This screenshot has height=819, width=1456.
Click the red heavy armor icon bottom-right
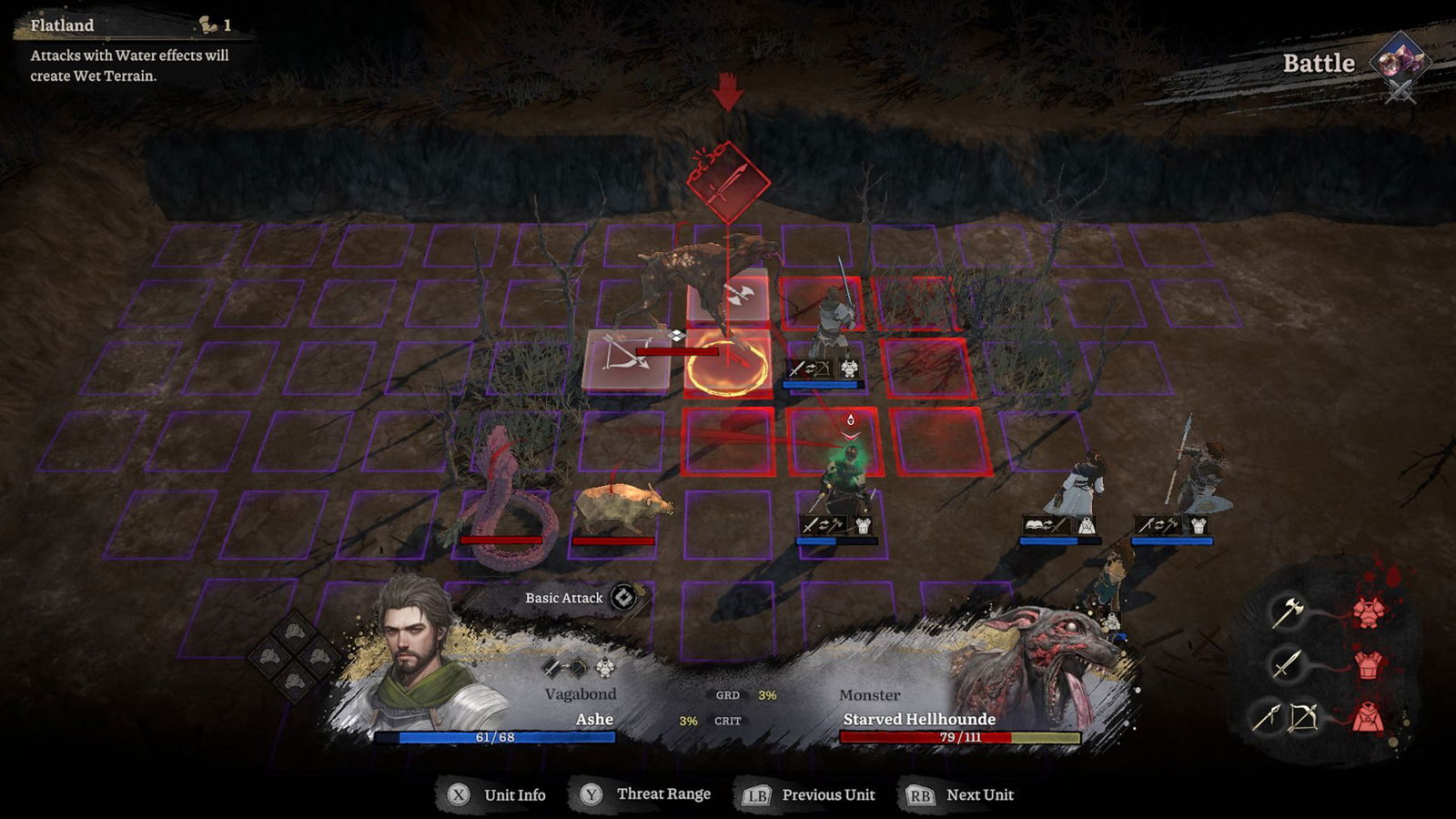tap(1369, 613)
